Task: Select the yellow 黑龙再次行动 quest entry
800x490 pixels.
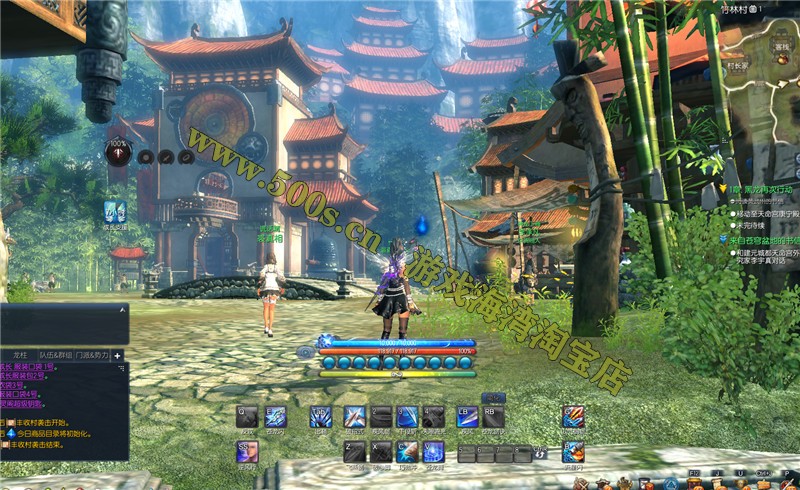Action: (763, 188)
